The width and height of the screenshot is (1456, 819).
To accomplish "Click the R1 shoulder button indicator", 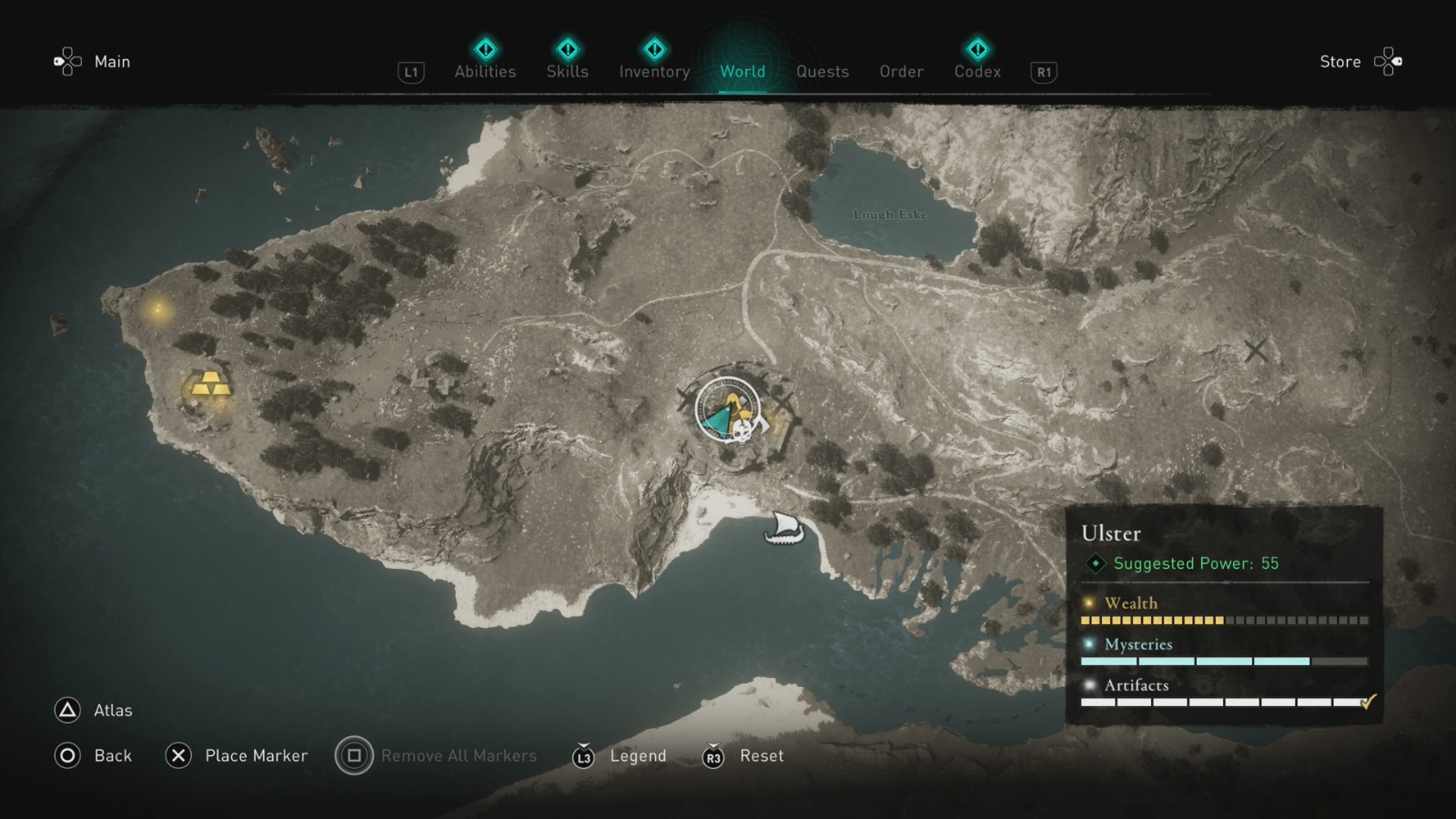I will click(x=1043, y=73).
